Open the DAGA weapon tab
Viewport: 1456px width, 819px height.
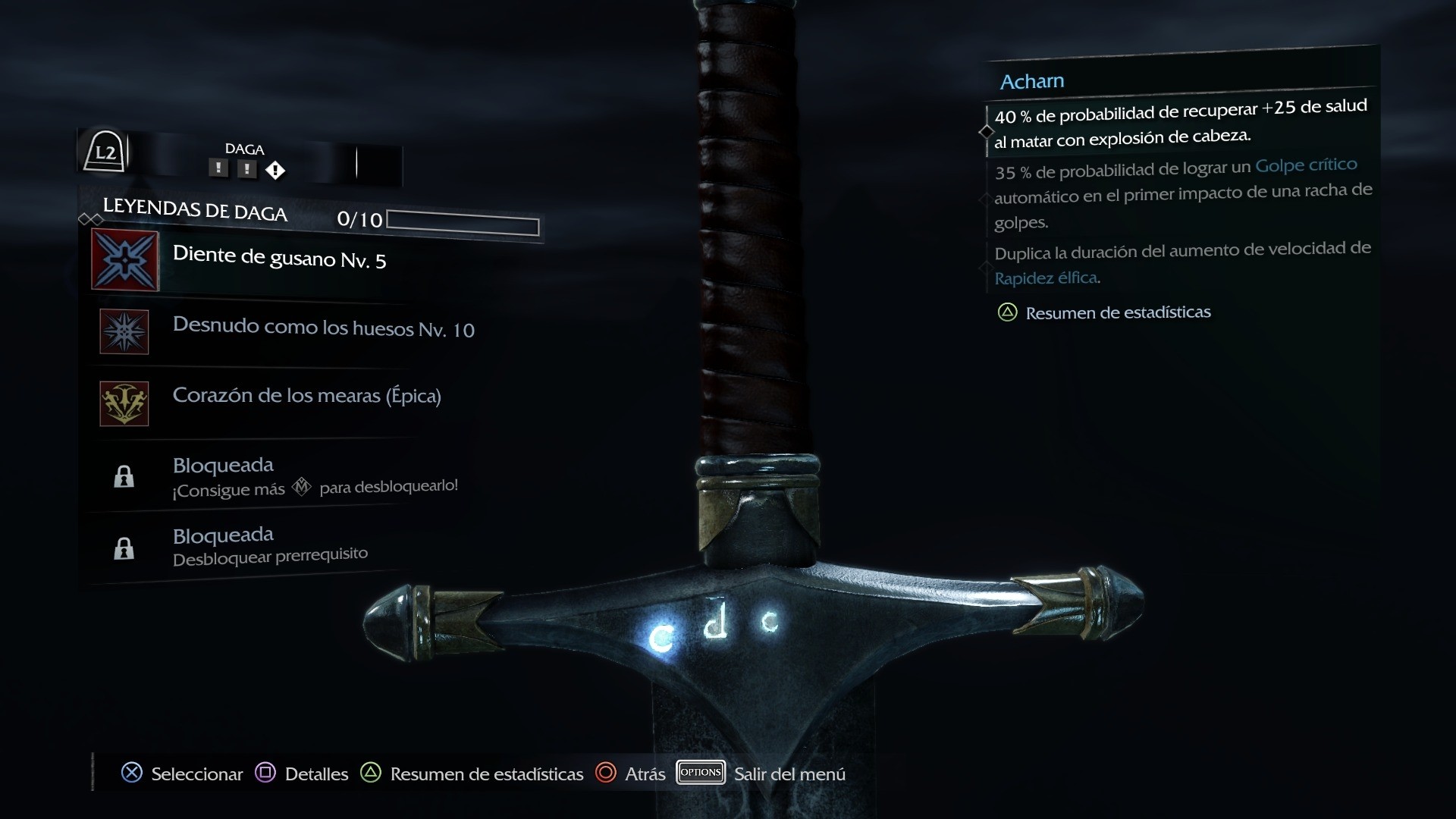coord(244,149)
